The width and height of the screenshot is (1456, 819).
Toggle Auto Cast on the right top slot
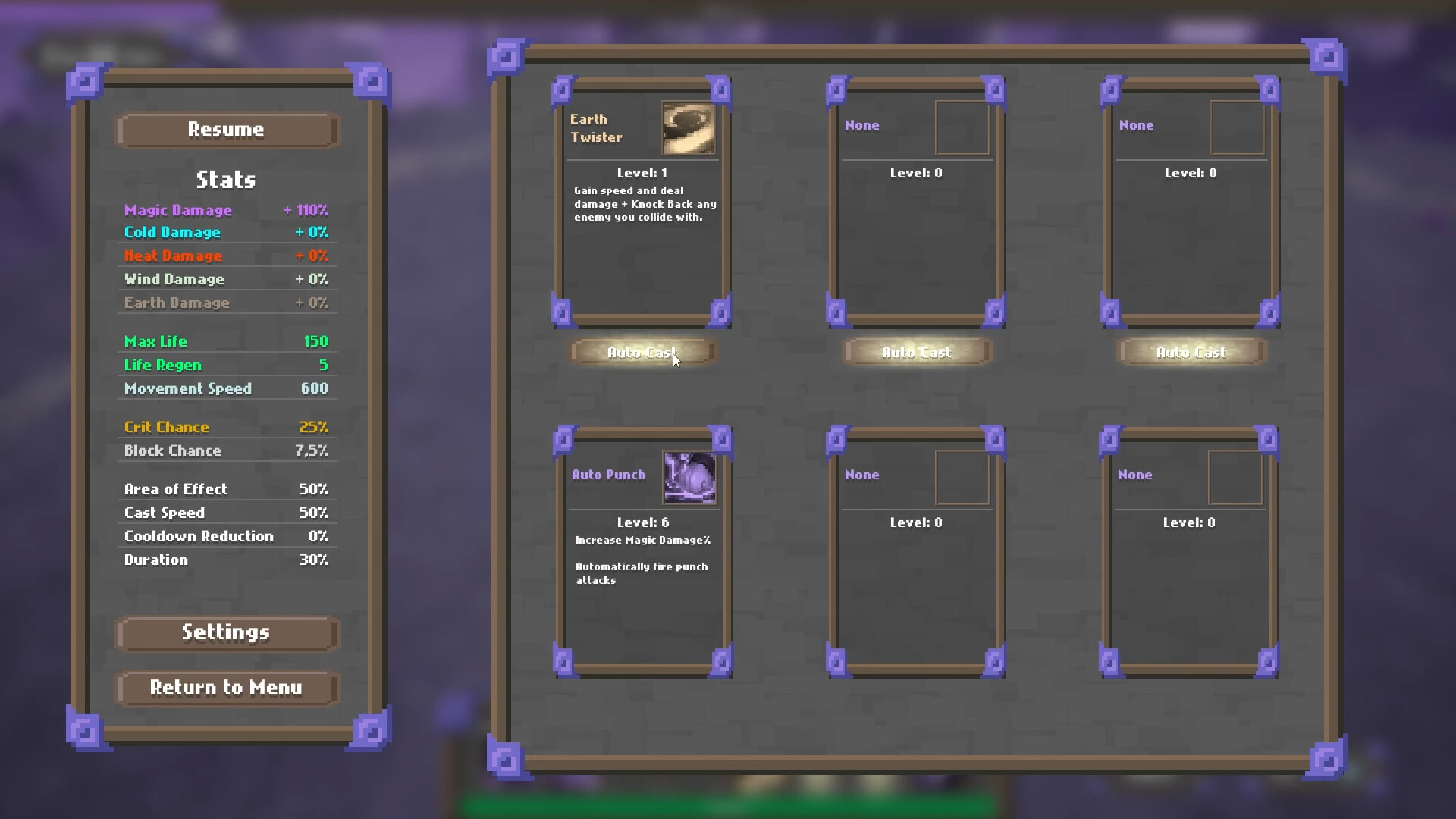click(1191, 352)
